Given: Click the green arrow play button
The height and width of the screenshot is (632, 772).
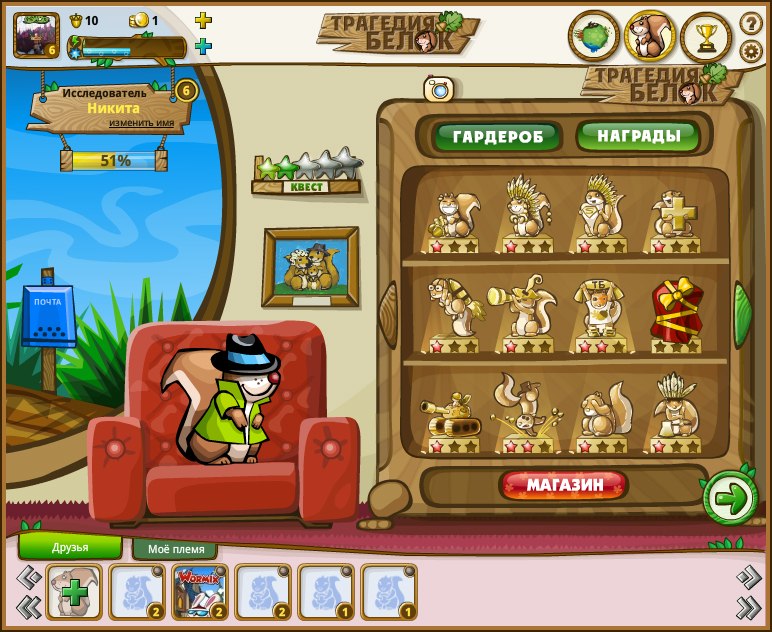Looking at the screenshot, I should pyautogui.click(x=731, y=498).
